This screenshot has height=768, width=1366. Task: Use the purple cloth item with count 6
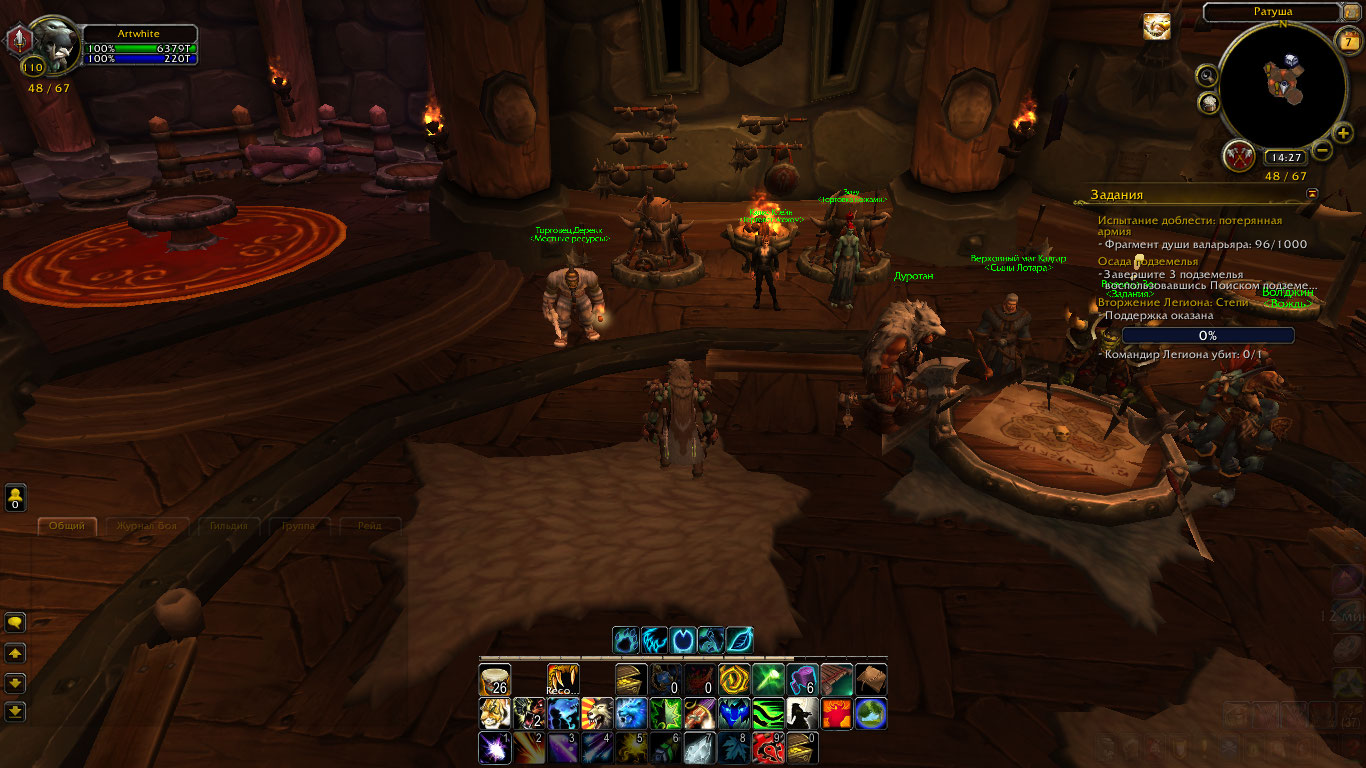[x=802, y=680]
